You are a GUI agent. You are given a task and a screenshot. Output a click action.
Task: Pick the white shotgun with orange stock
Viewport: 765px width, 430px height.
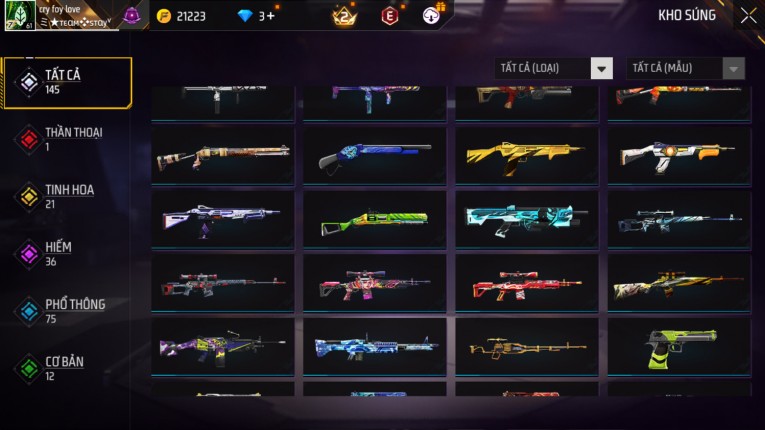pos(678,155)
